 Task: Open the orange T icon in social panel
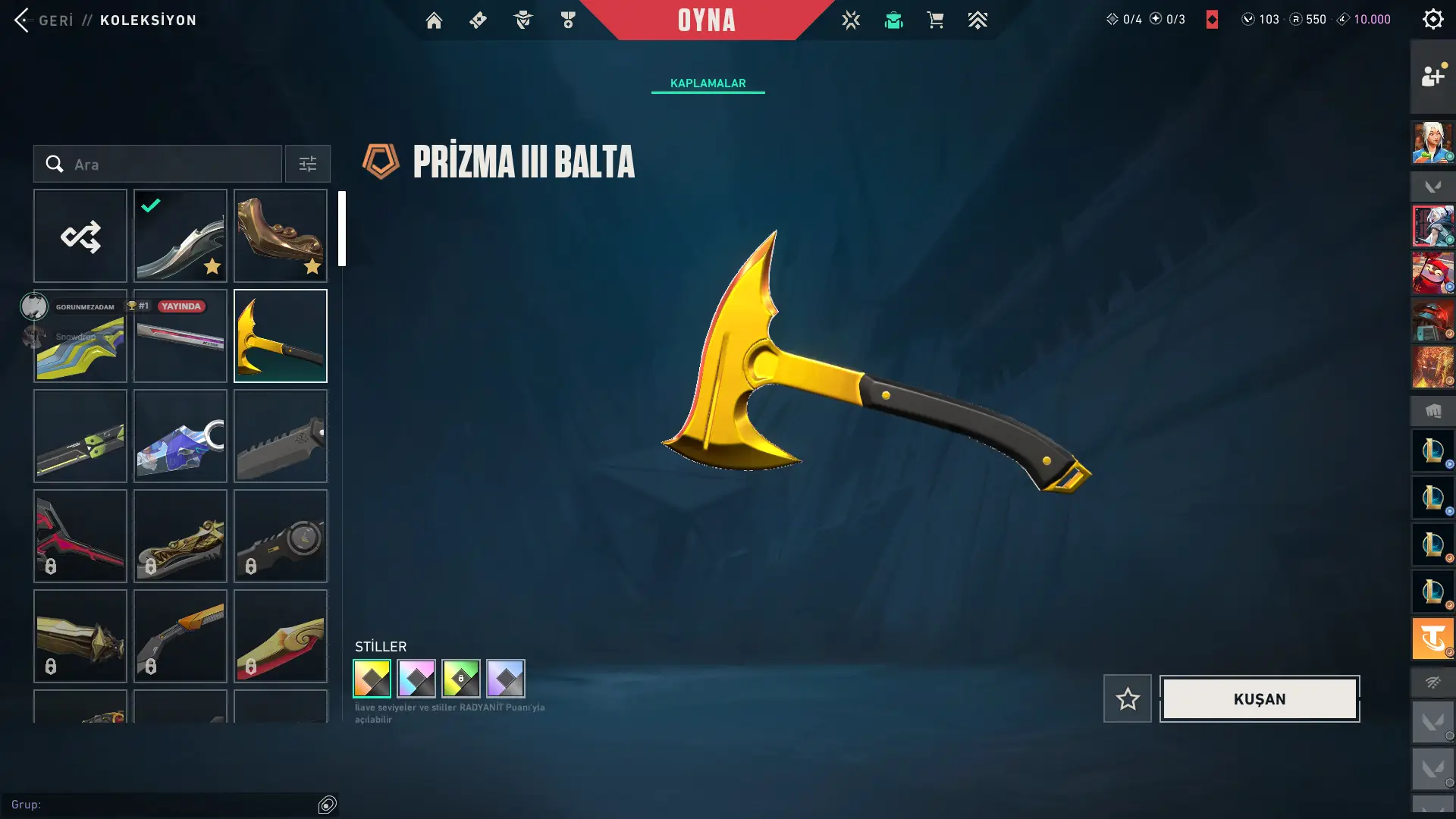(1432, 639)
